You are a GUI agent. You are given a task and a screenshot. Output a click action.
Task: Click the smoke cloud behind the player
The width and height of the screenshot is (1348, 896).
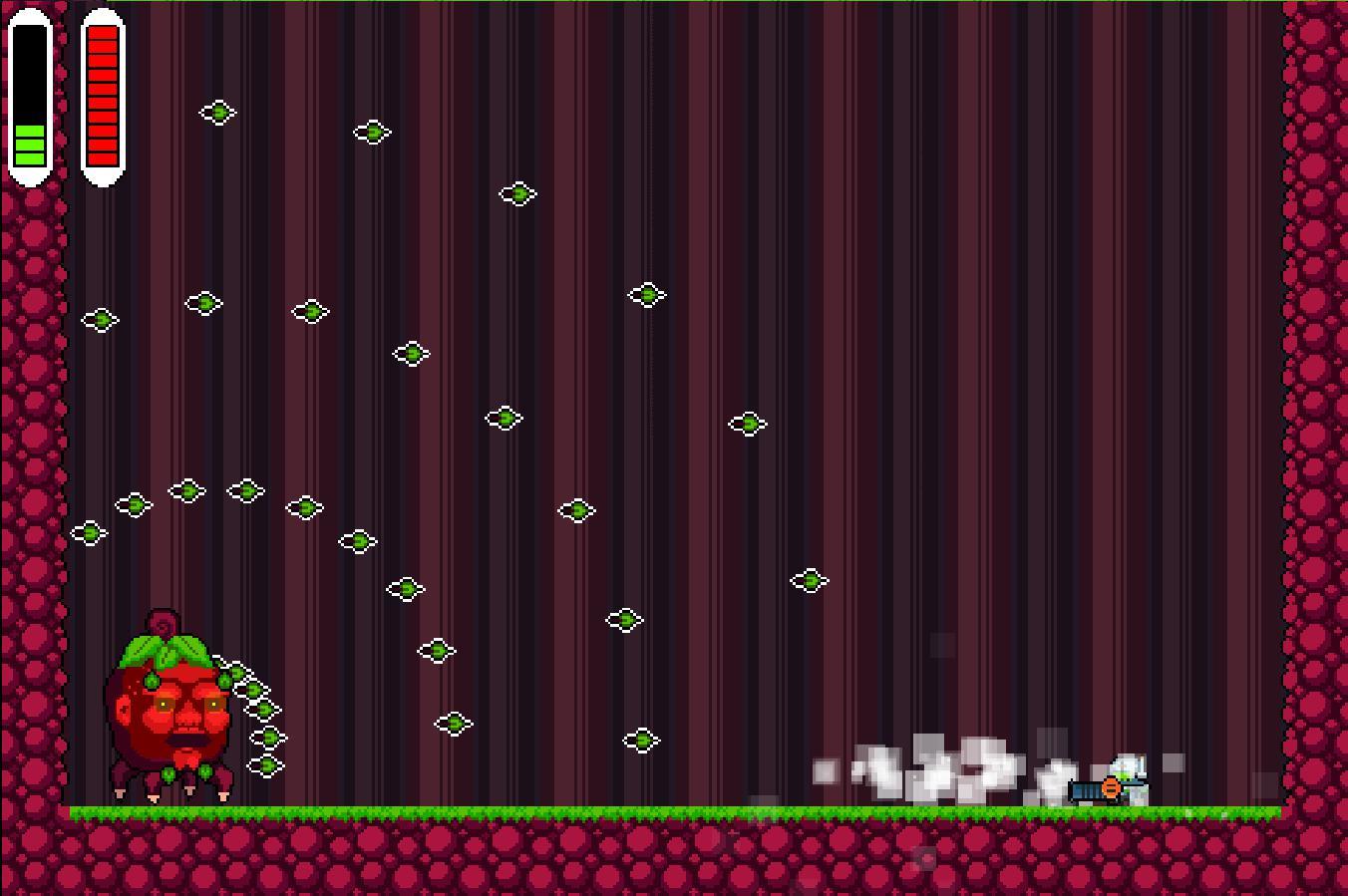click(937, 767)
